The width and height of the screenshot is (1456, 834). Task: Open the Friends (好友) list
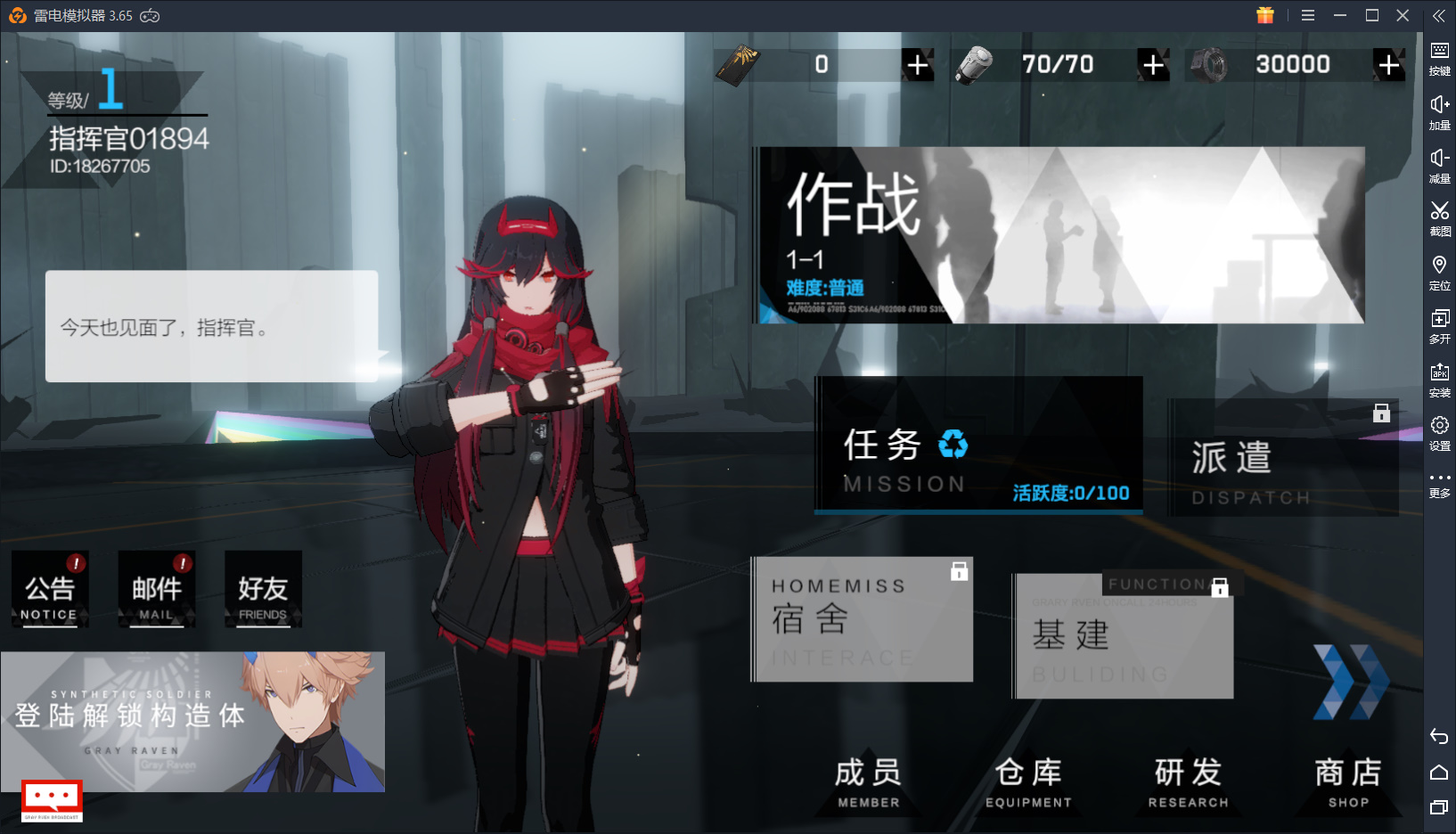point(263,588)
